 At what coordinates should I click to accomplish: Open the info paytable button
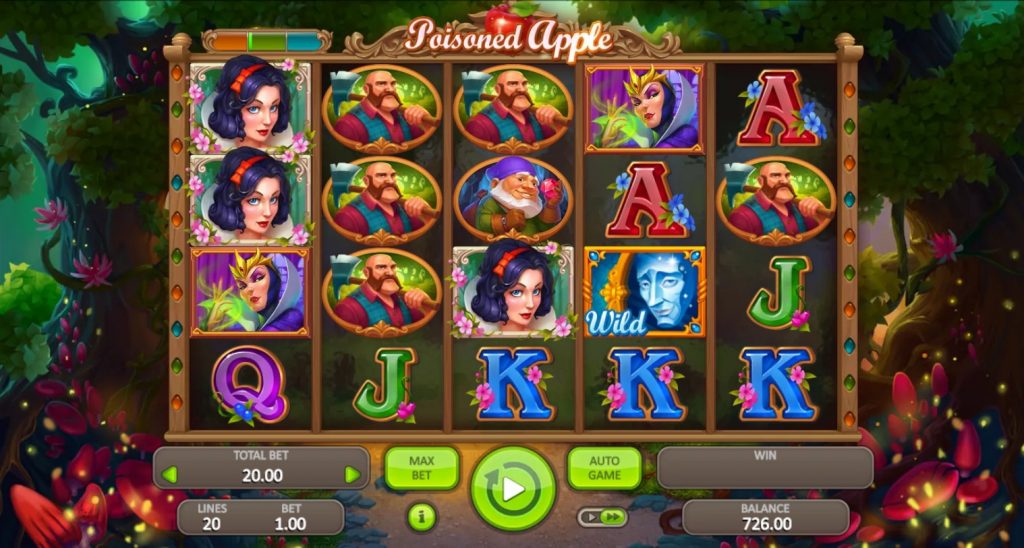[421, 517]
